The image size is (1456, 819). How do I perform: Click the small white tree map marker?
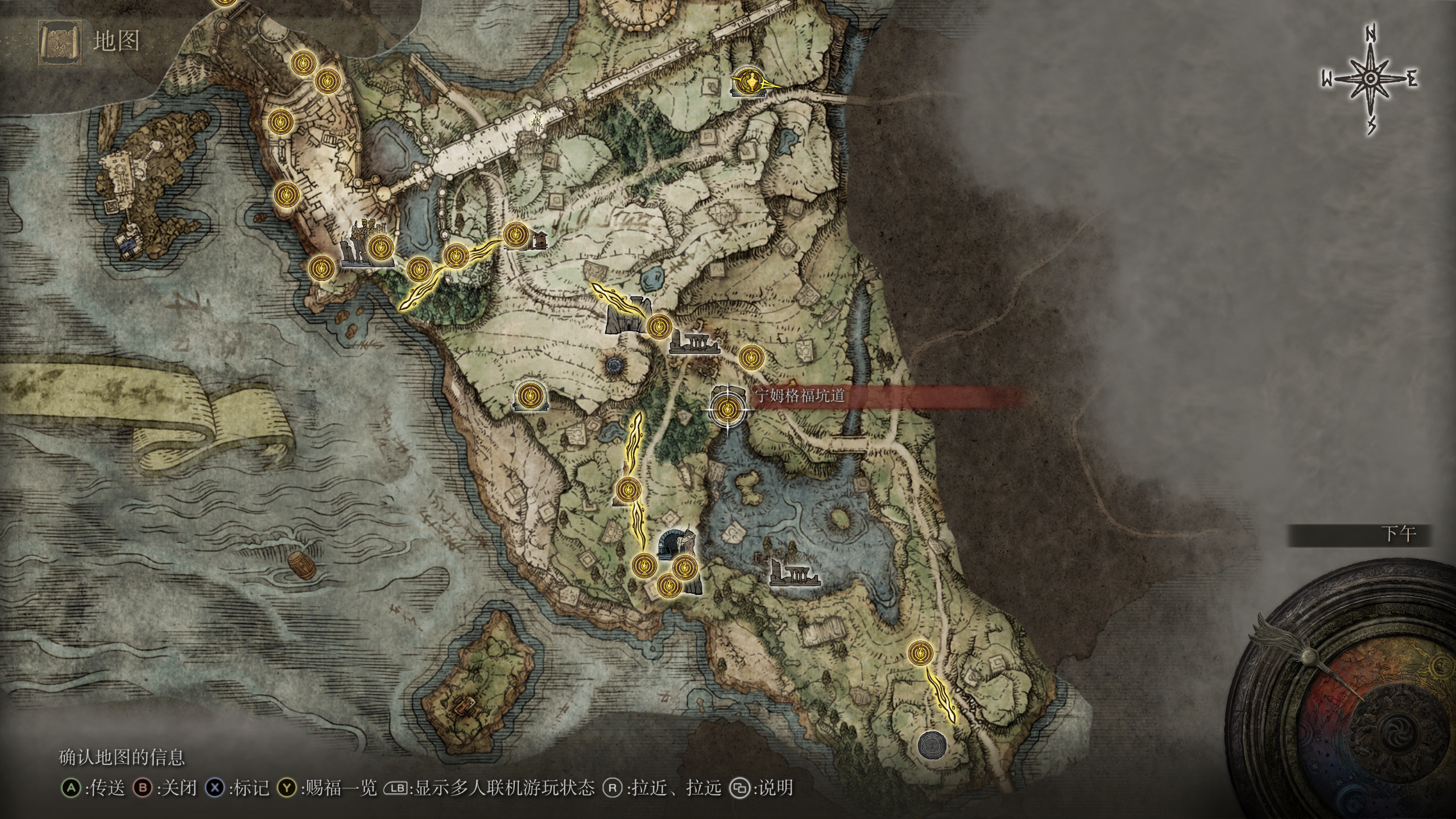click(x=537, y=120)
